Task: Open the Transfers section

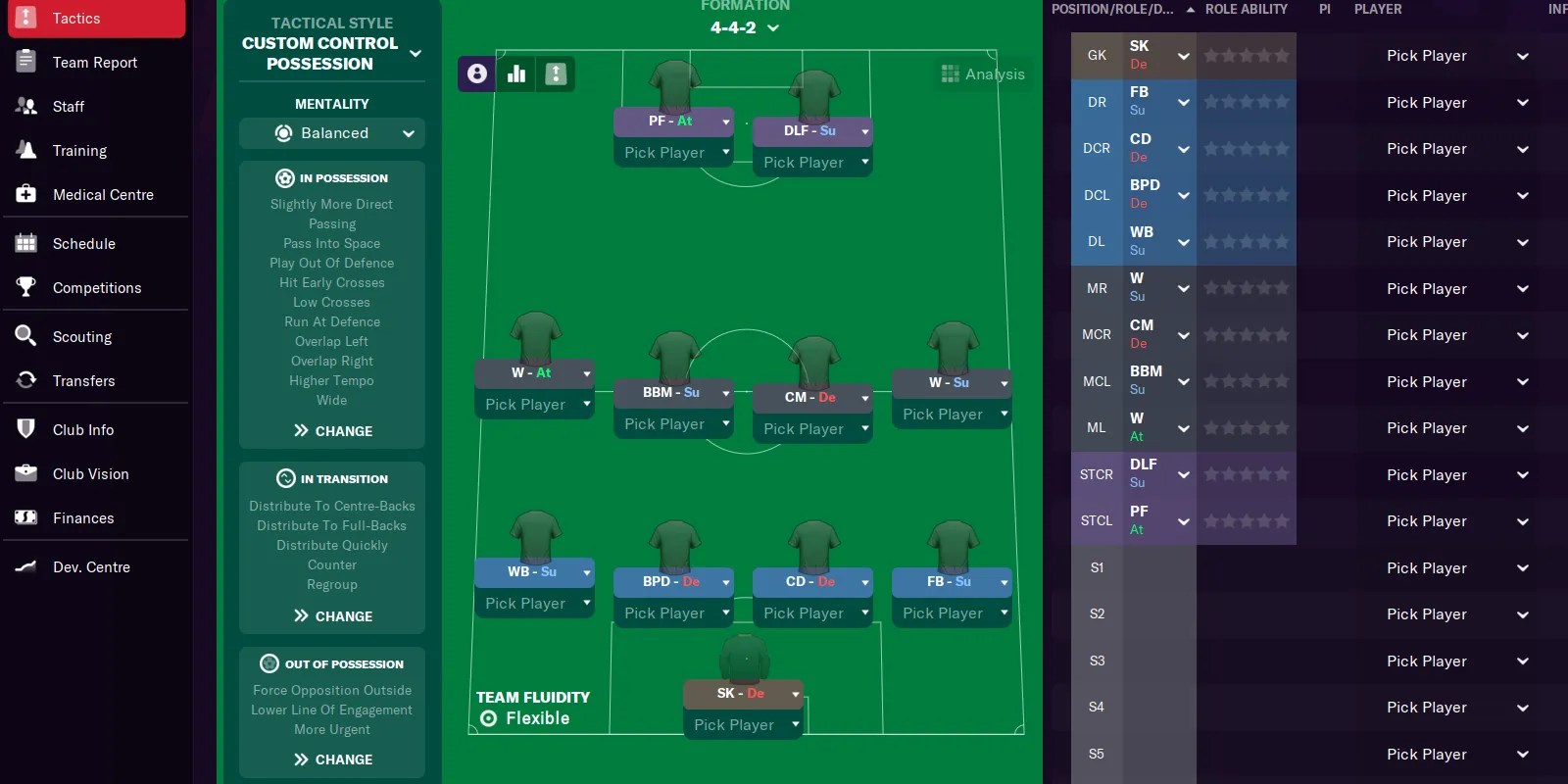Action: [83, 380]
